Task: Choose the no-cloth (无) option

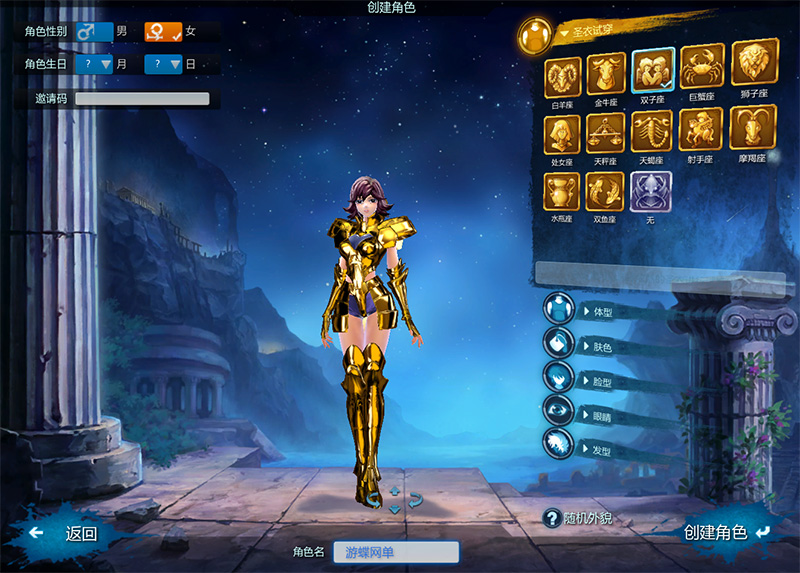Action: pos(651,191)
